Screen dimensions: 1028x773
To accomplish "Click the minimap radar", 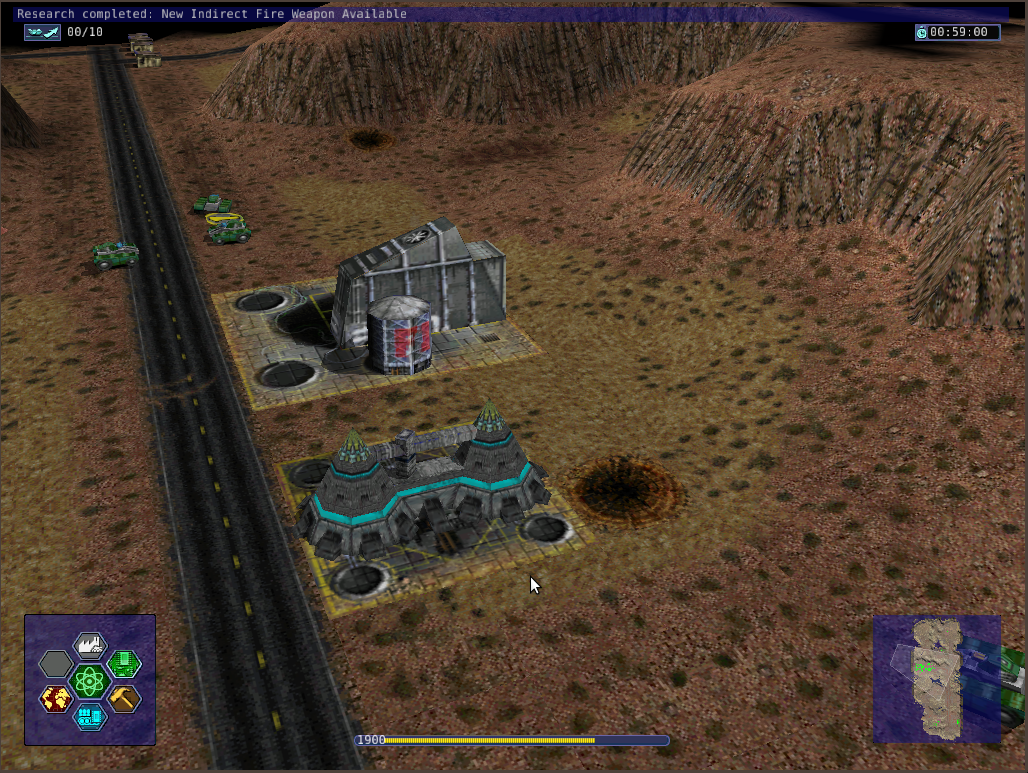I will pos(937,679).
